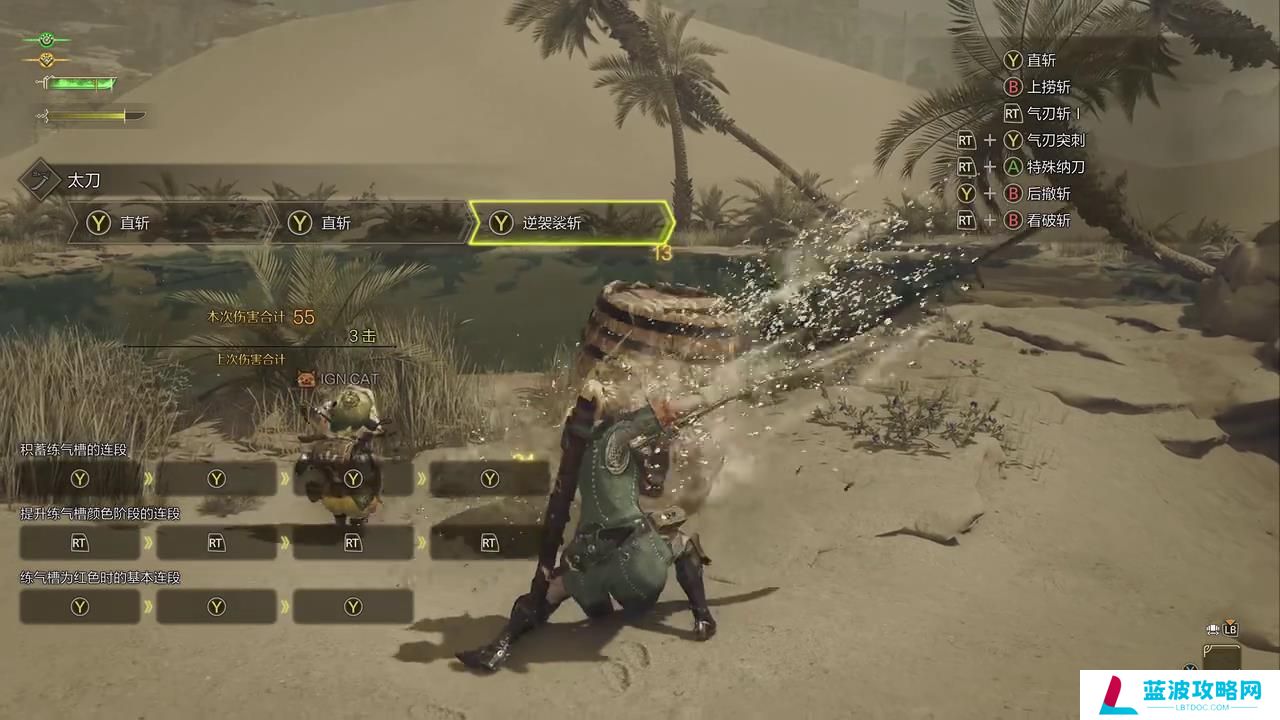This screenshot has height=720, width=1280.
Task: Select the 气刃斩 I move entry
Action: 1054,114
